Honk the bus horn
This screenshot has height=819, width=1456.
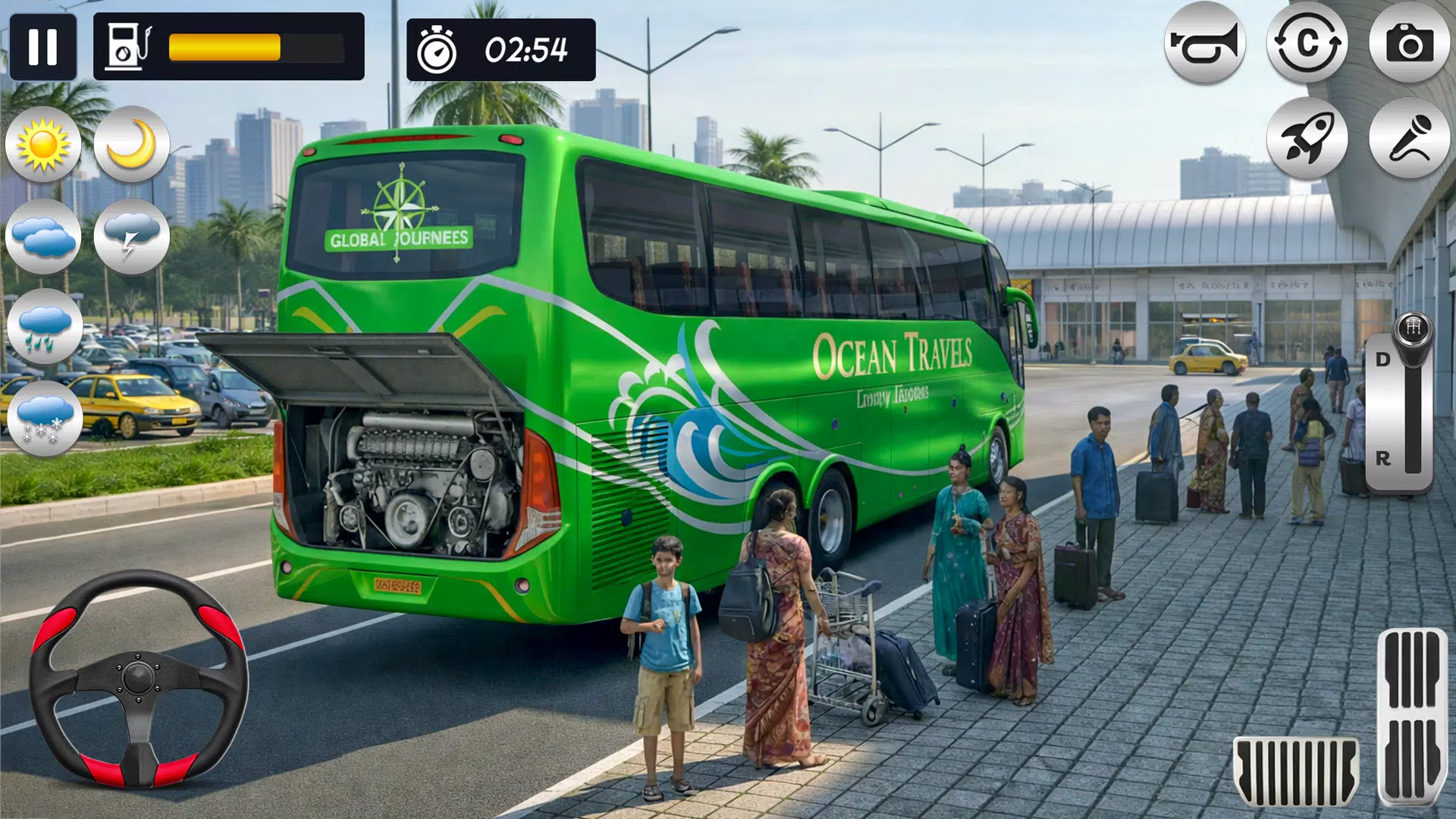(x=1207, y=45)
